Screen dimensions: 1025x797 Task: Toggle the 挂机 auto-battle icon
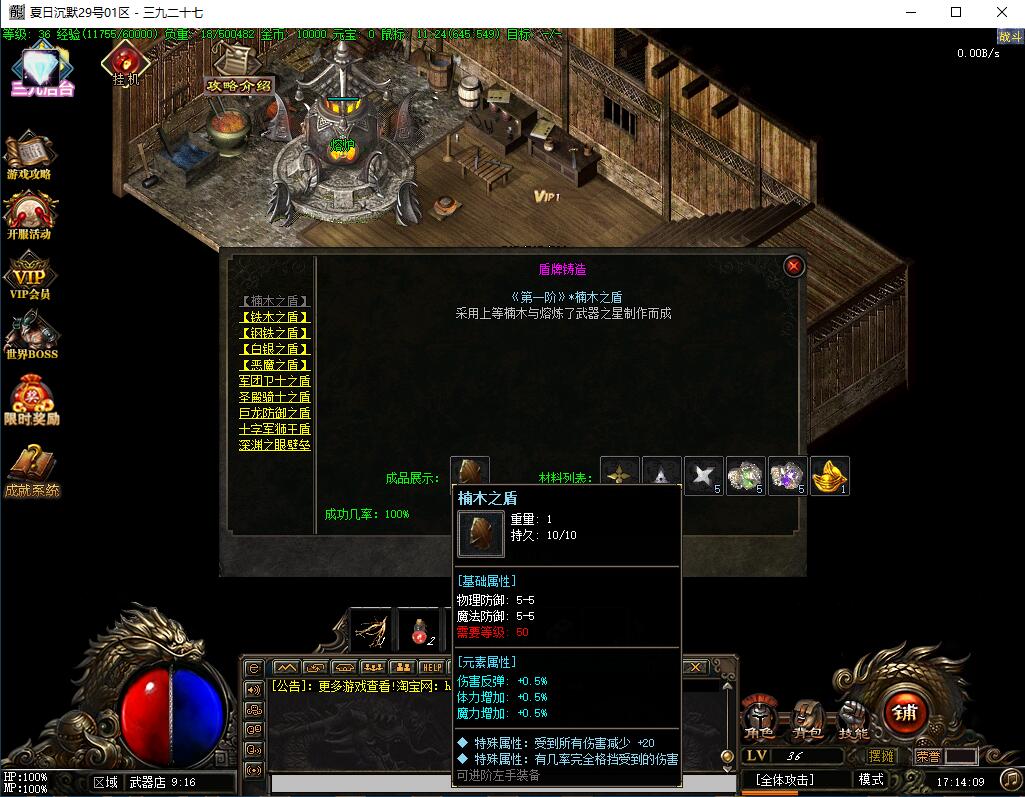click(125, 62)
